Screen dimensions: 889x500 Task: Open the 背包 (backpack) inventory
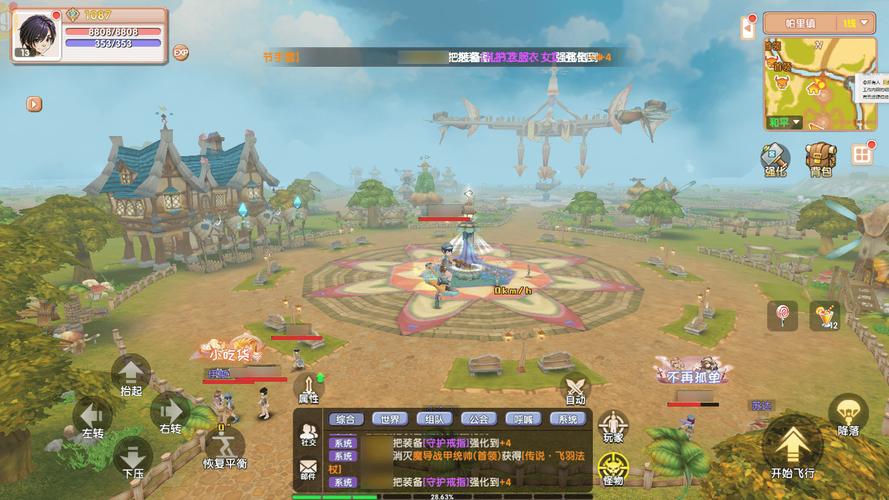[x=820, y=160]
